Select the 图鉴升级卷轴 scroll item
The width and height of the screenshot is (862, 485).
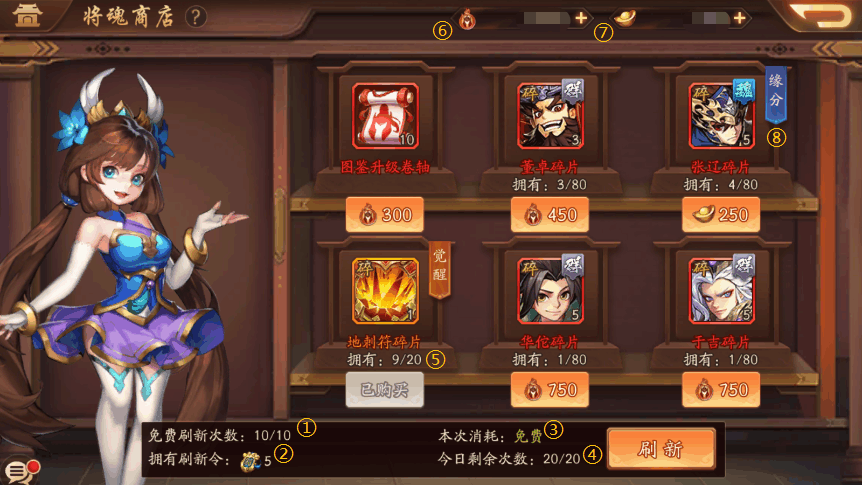(385, 116)
